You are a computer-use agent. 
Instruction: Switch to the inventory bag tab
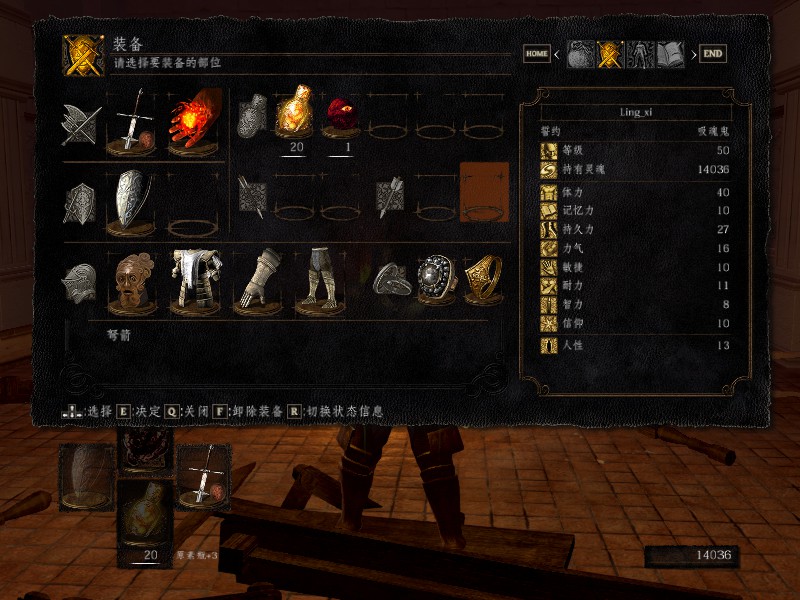(580, 54)
